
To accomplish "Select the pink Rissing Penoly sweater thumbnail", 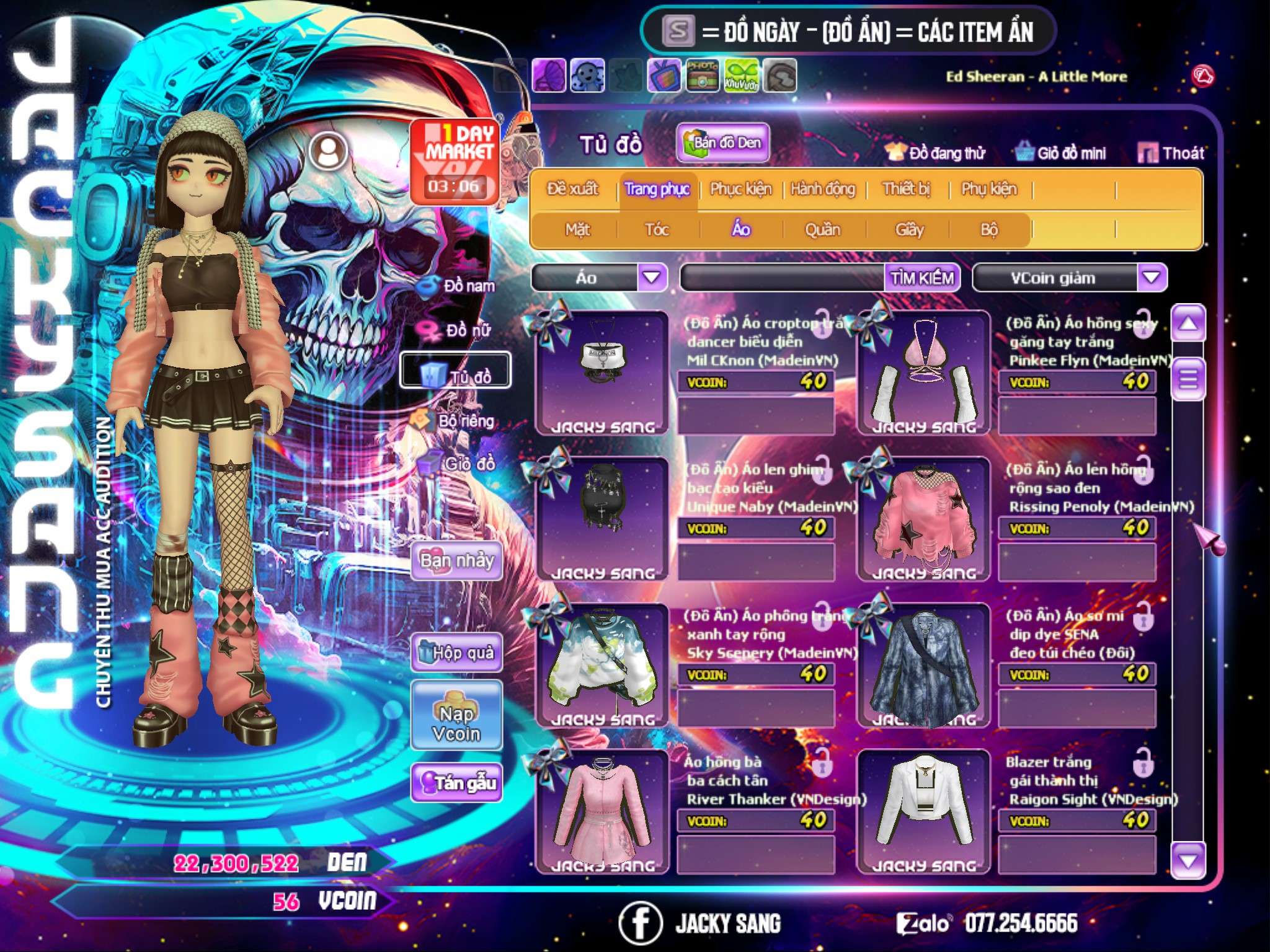I will 923,518.
